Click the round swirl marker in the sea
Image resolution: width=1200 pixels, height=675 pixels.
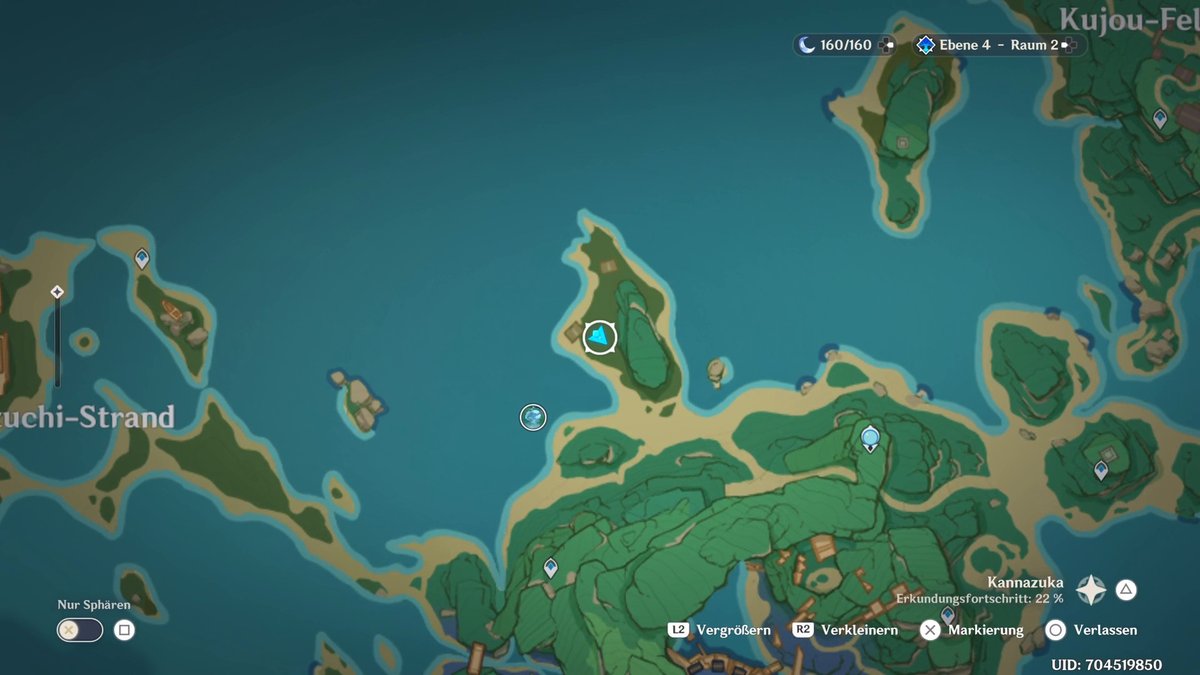point(533,417)
